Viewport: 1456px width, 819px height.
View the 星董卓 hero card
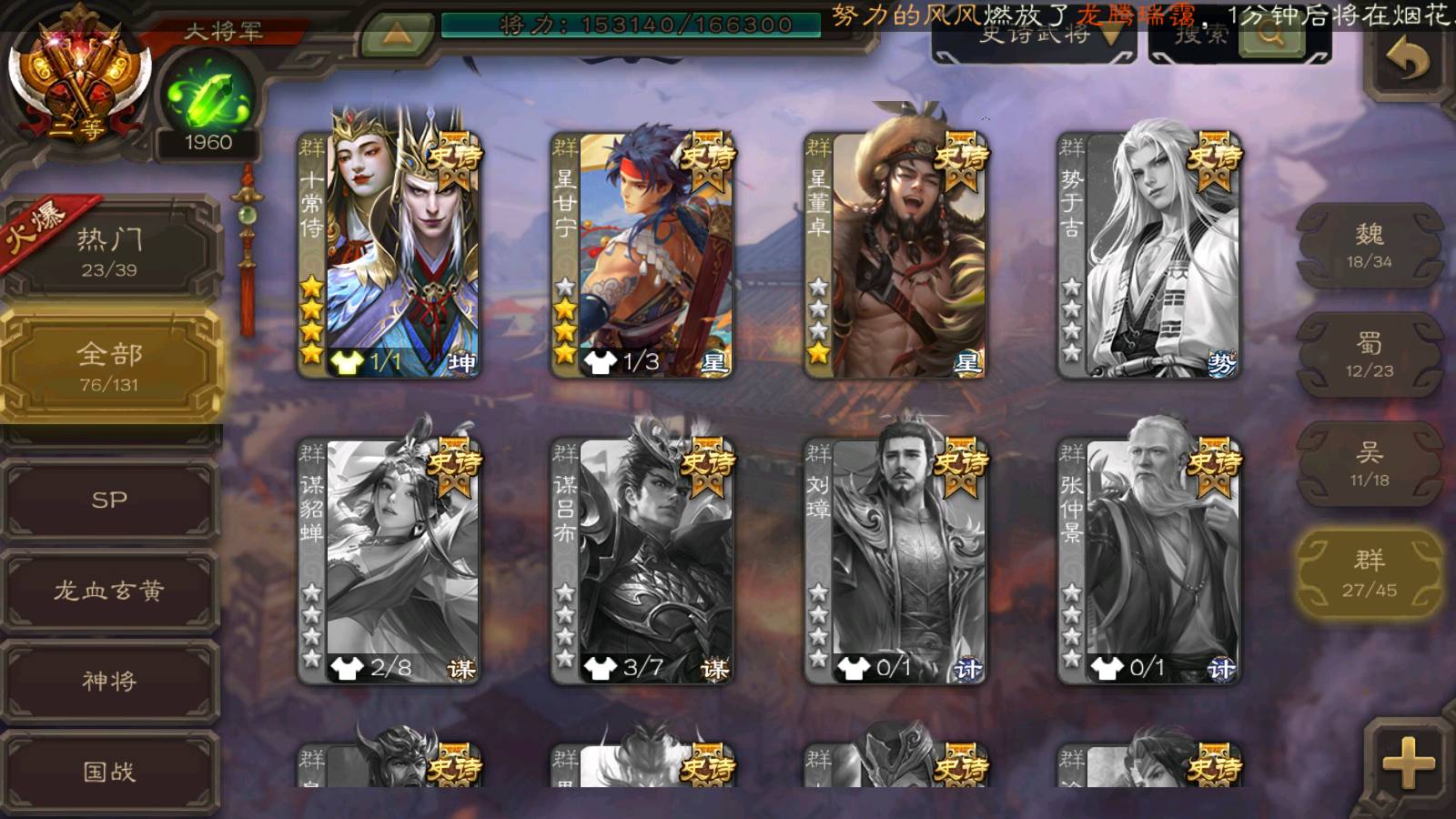tap(895, 255)
